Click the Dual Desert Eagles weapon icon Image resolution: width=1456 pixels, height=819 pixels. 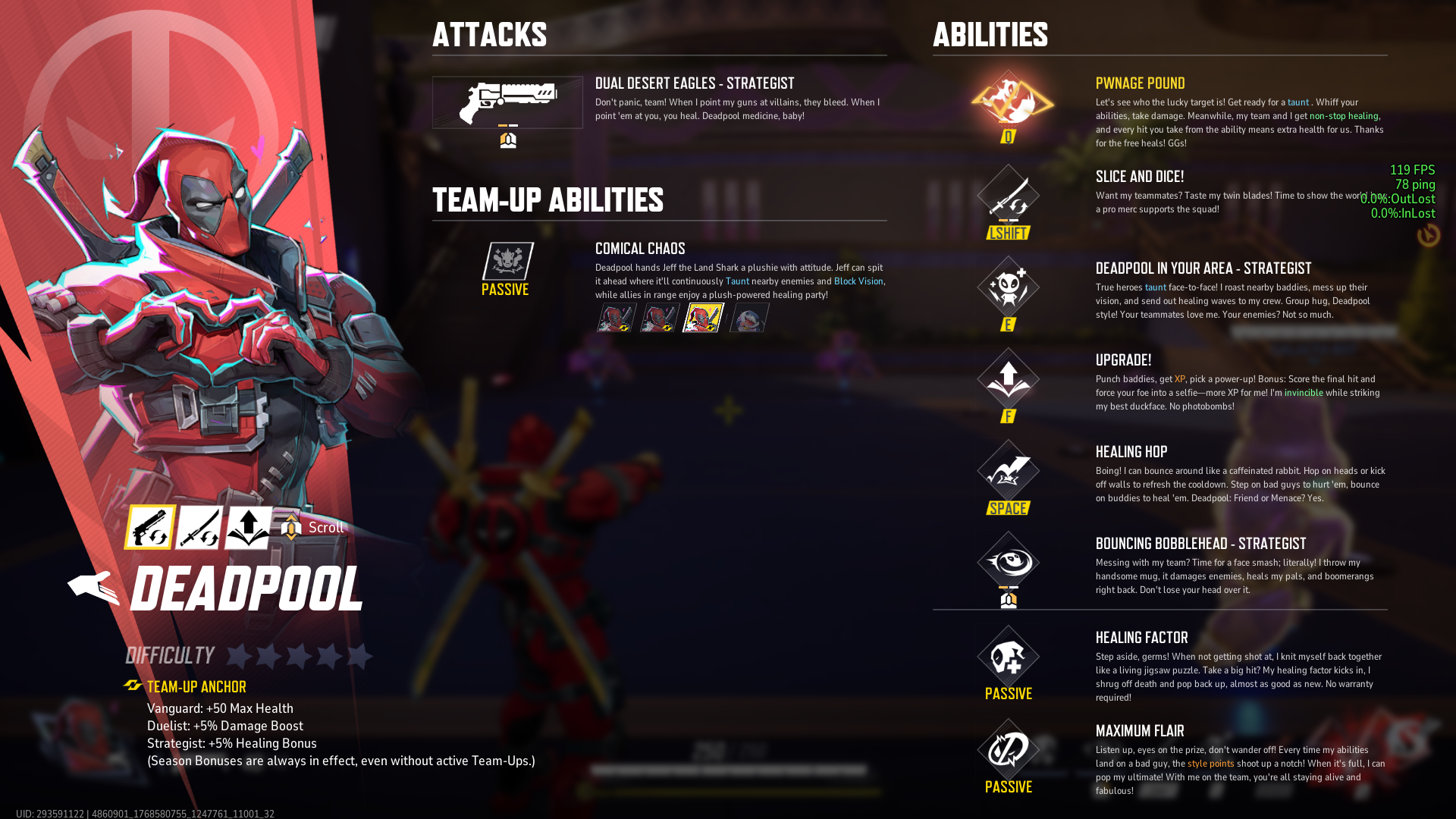point(507,102)
